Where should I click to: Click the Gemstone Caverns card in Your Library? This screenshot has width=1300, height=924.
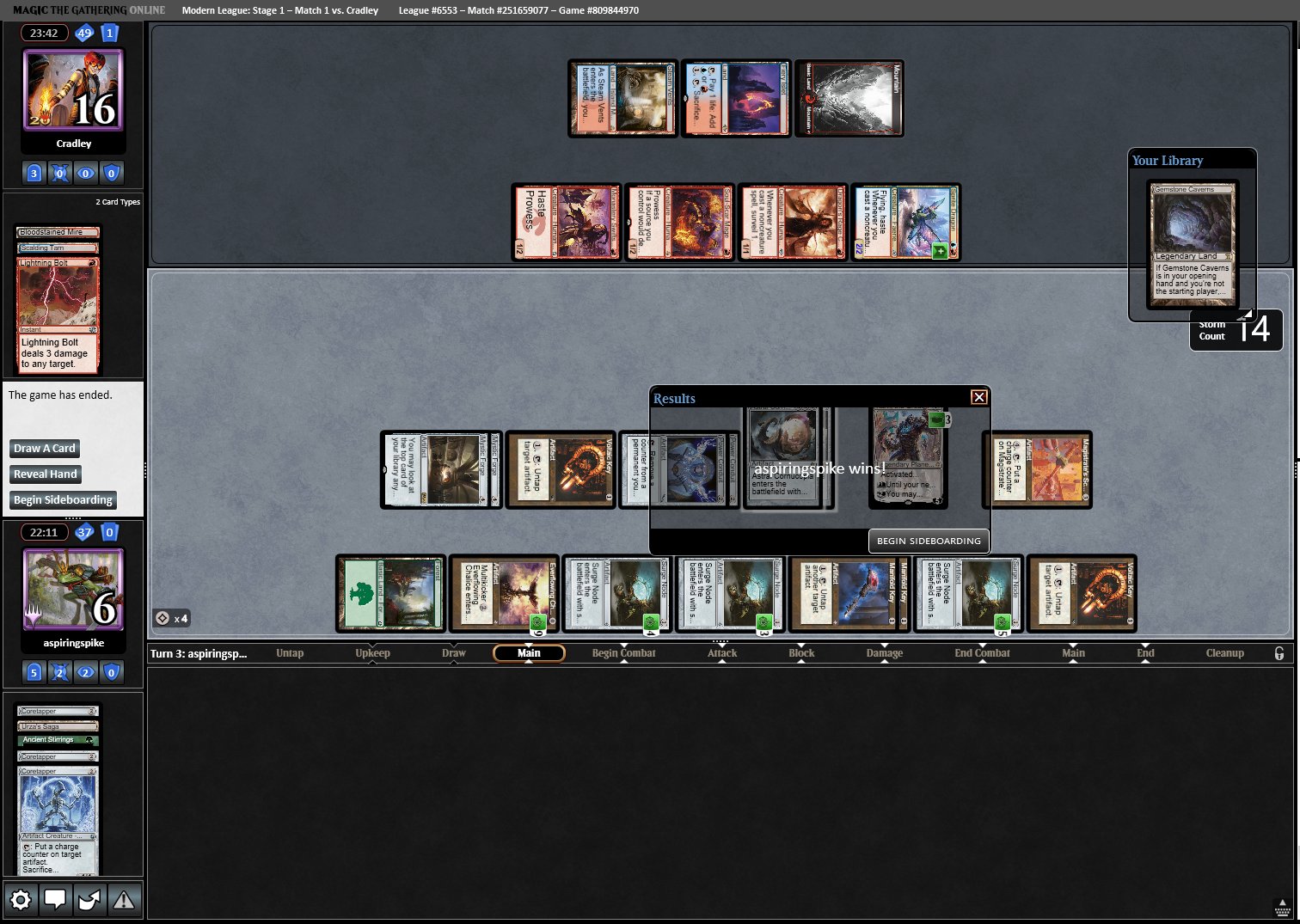coord(1192,245)
